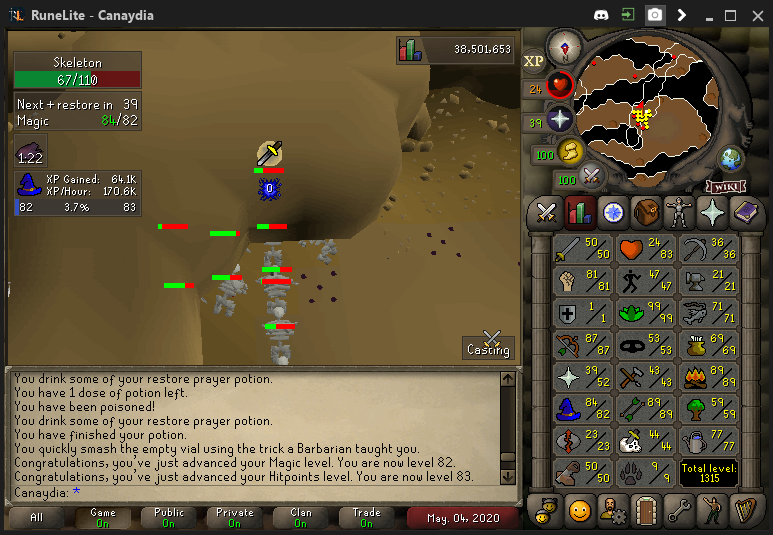View the Attack skill at level 50
Image resolution: width=773 pixels, height=535 pixels.
584,249
